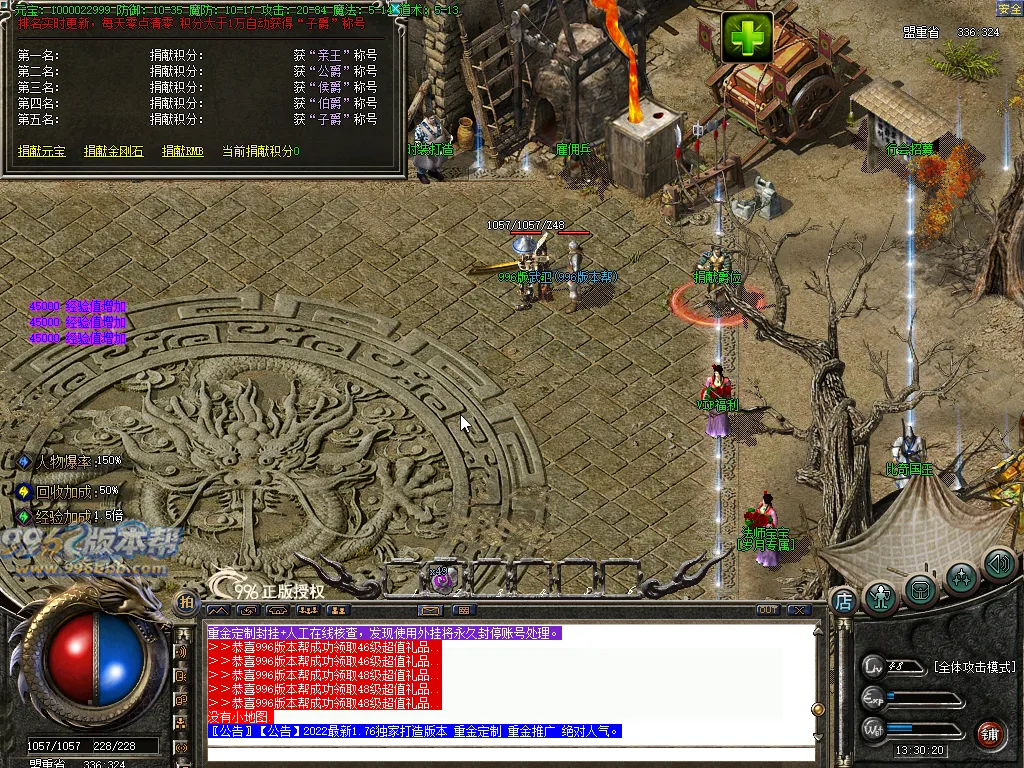The height and width of the screenshot is (768, 1024).
Task: Open the character equipment figure icon
Action: pos(881,596)
